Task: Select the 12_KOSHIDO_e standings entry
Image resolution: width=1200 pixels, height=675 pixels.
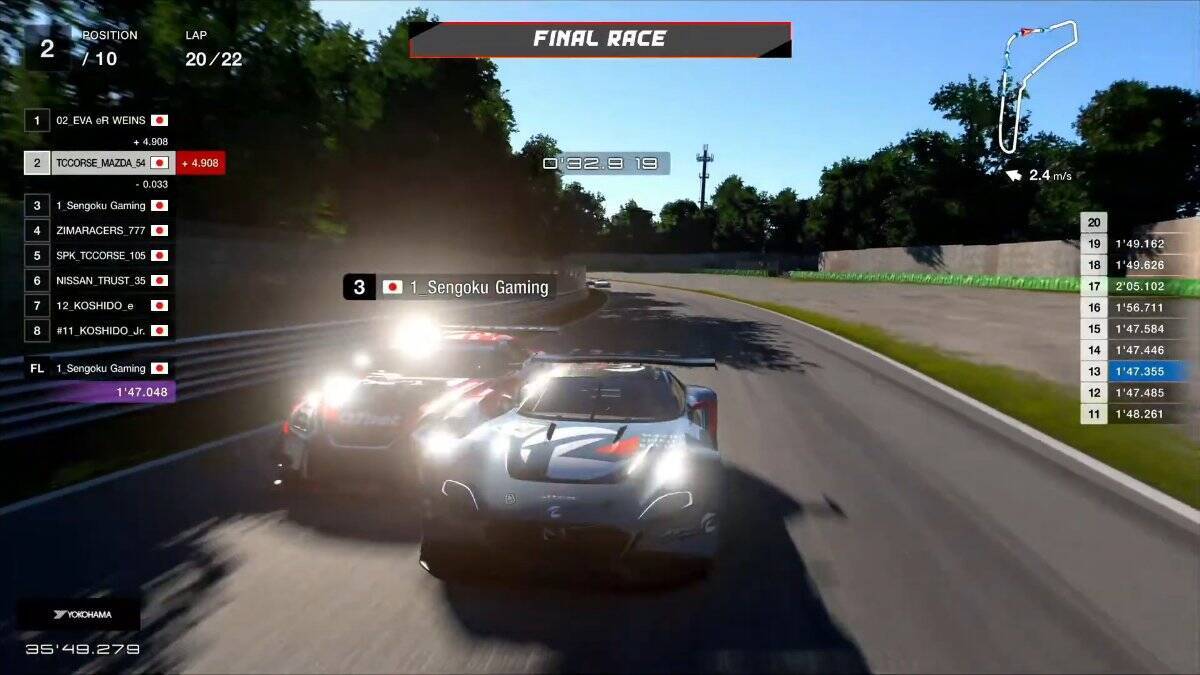Action: pyautogui.click(x=100, y=305)
